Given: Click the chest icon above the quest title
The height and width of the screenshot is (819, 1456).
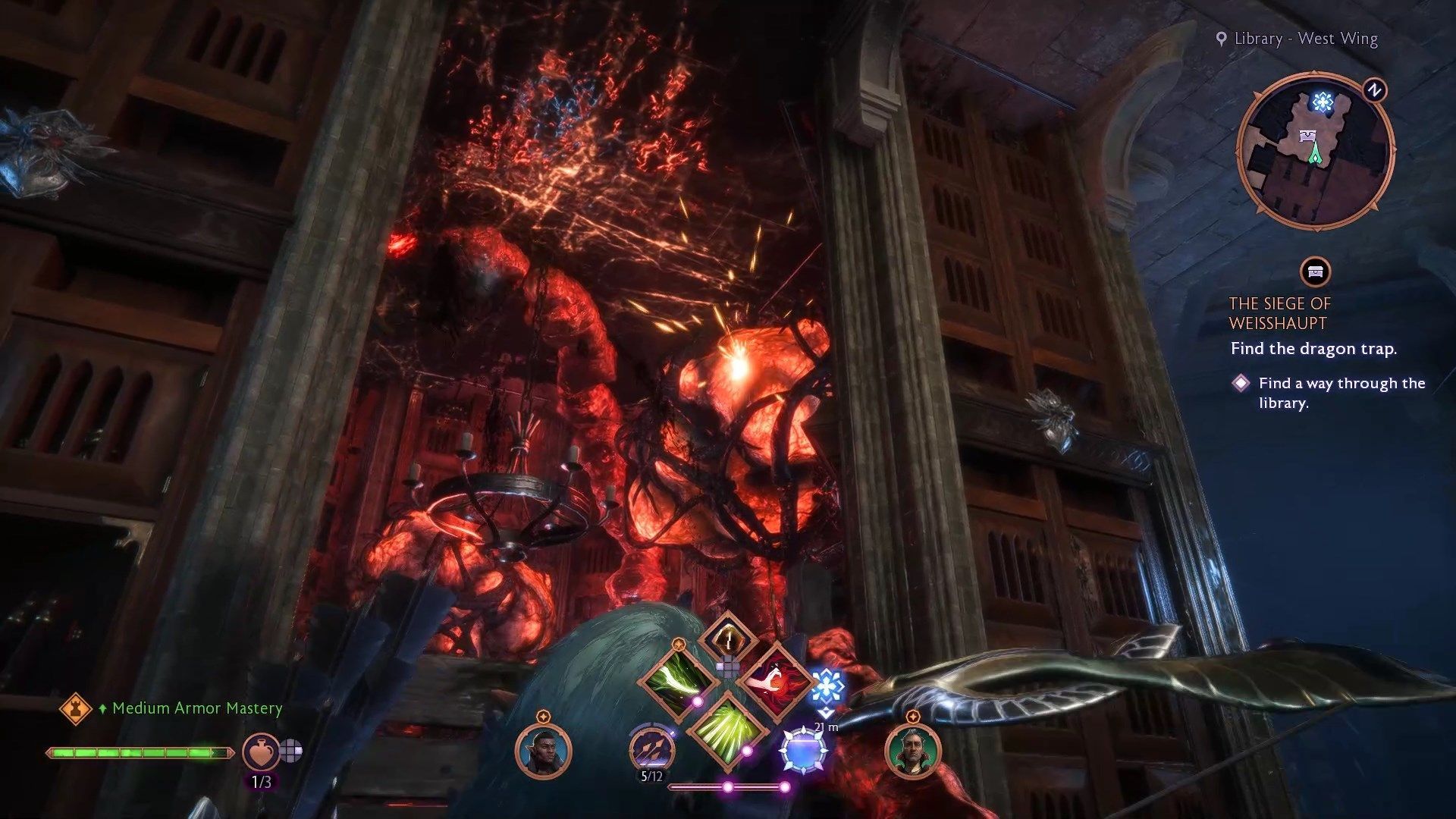Looking at the screenshot, I should point(1315,271).
